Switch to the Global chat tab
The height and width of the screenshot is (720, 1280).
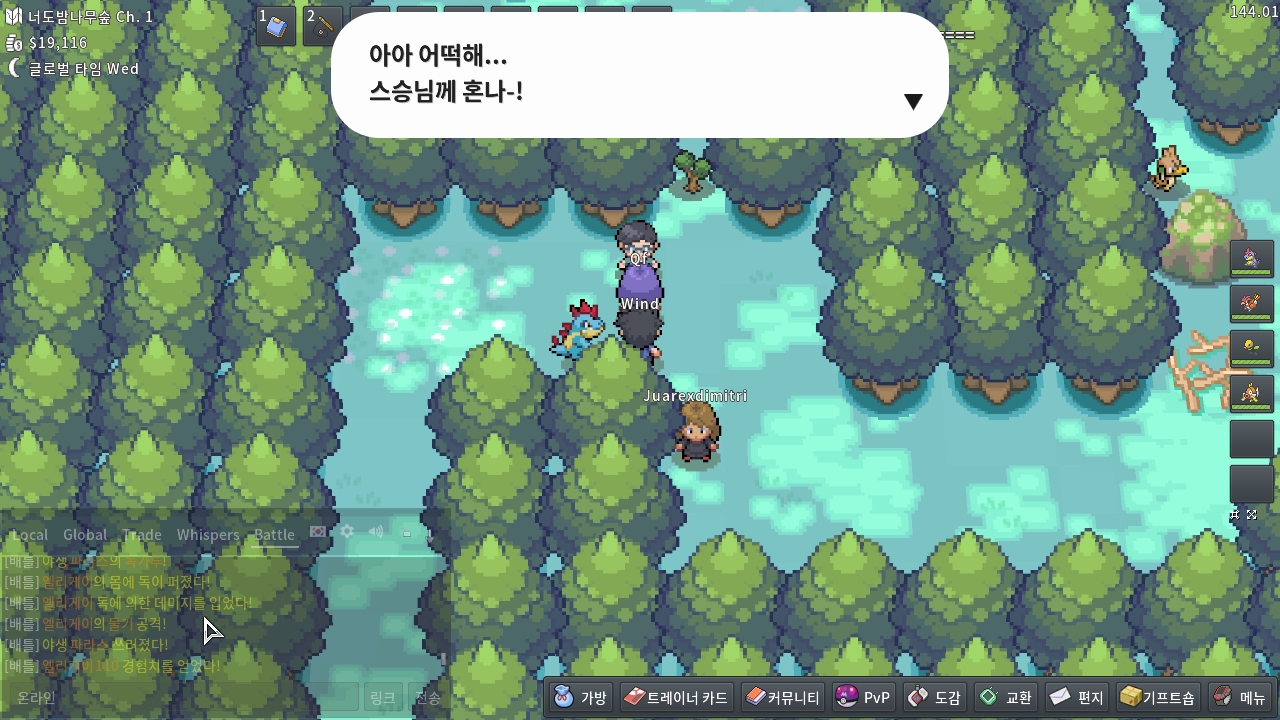tap(85, 535)
